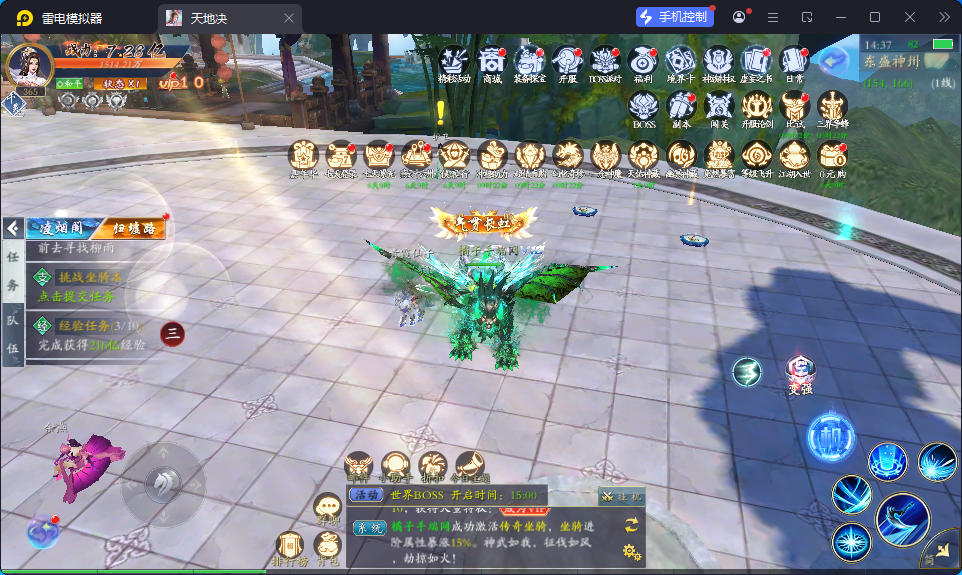Enter the 副本 dungeon menu

point(681,106)
